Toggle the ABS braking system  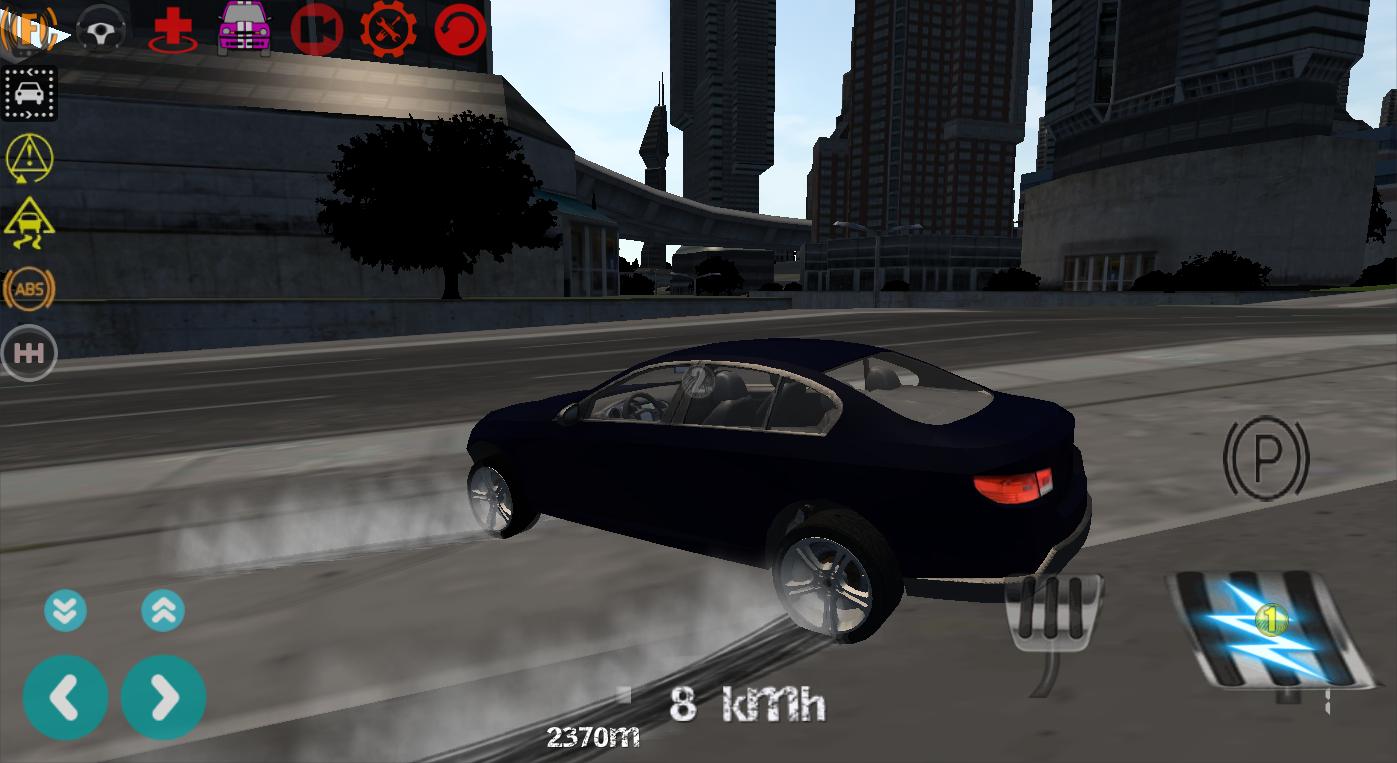pos(29,289)
